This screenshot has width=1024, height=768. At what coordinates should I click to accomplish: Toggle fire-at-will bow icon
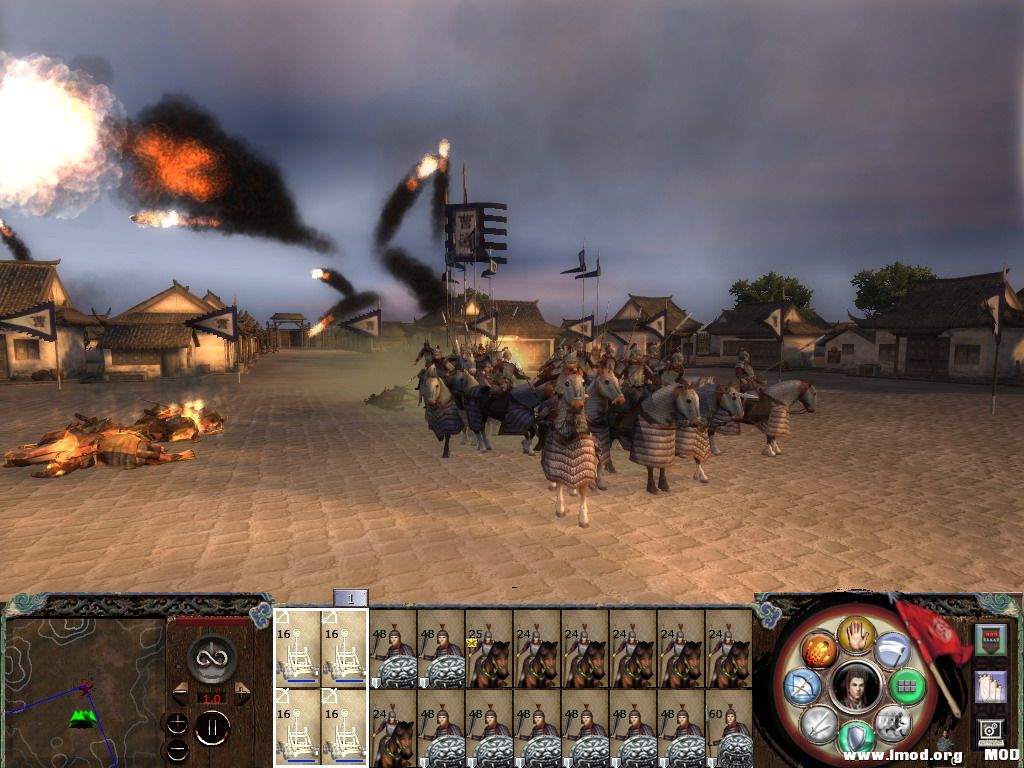[x=803, y=686]
